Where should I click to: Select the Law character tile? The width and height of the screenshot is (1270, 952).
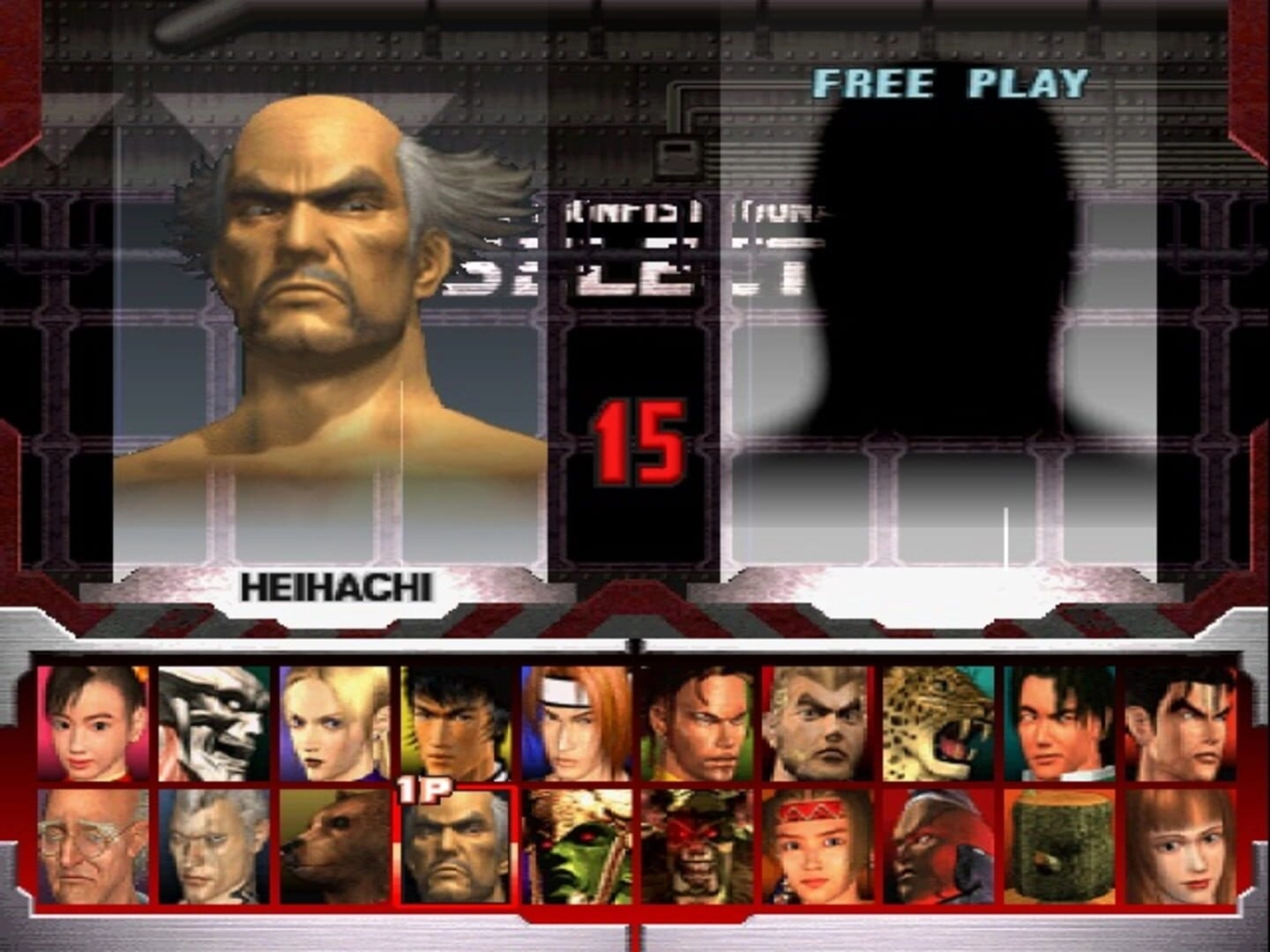[455, 723]
